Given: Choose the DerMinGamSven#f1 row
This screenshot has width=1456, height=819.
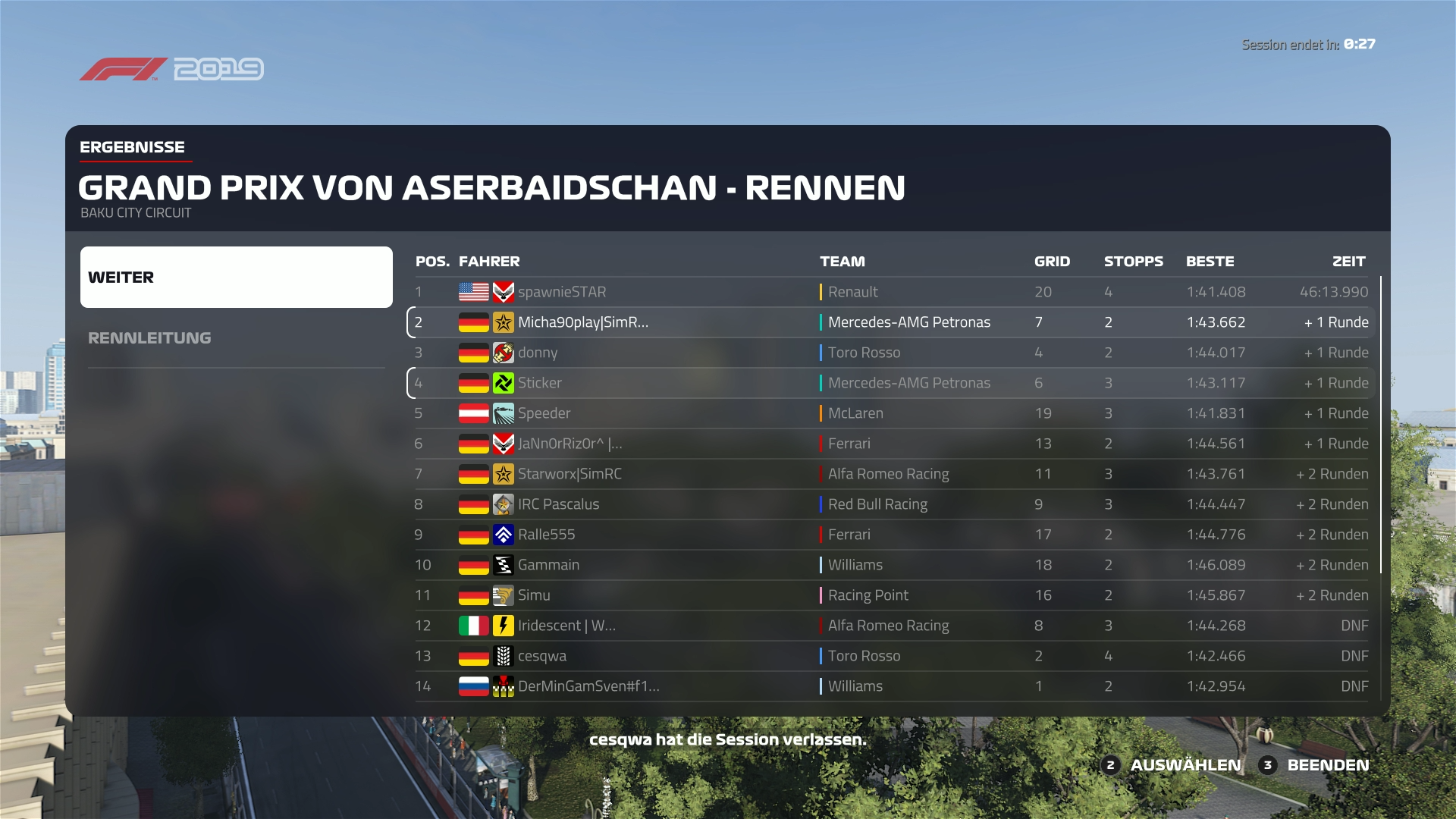Looking at the screenshot, I should click(x=891, y=686).
